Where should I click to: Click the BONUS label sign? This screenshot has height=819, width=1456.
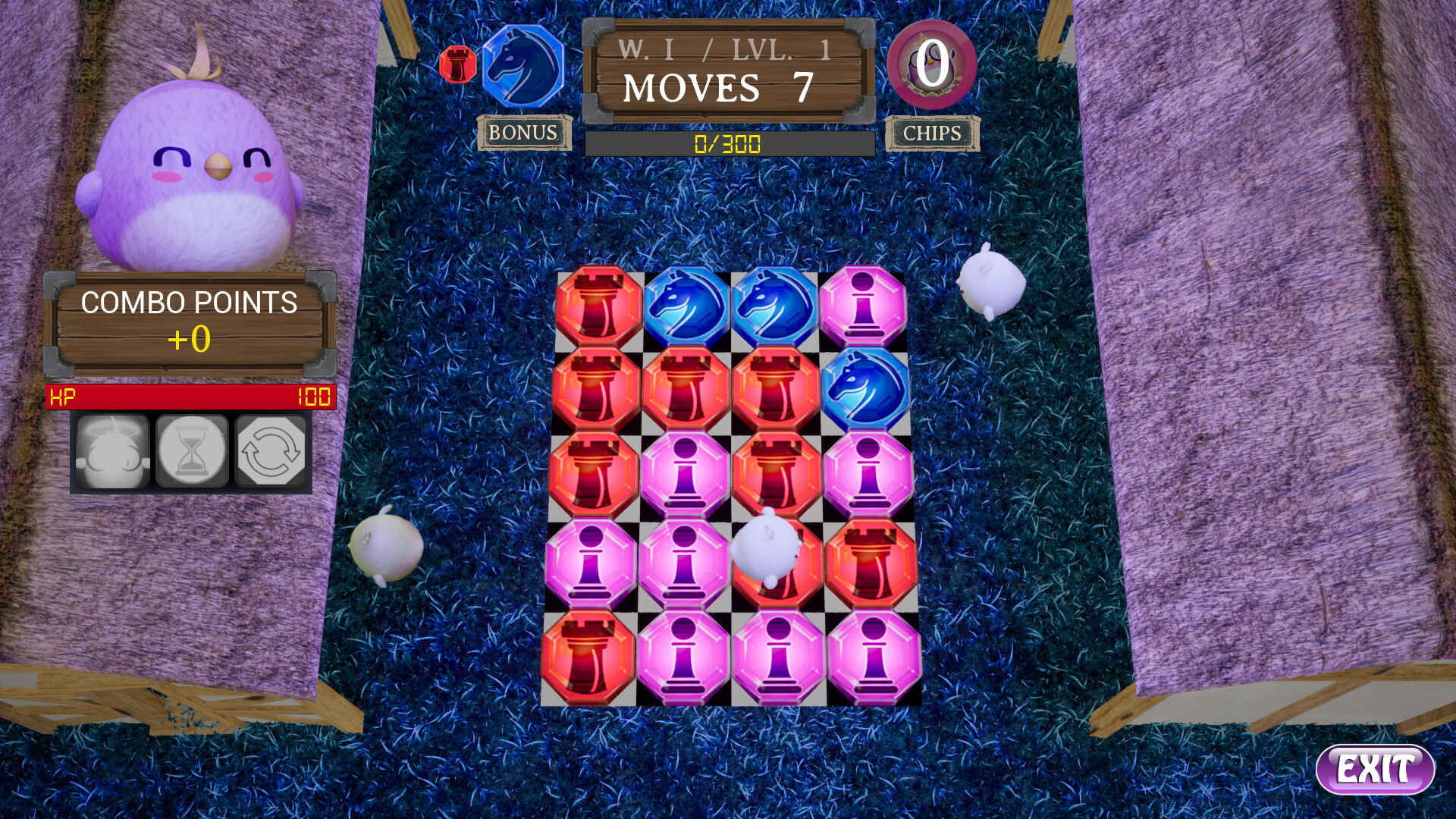(x=525, y=133)
